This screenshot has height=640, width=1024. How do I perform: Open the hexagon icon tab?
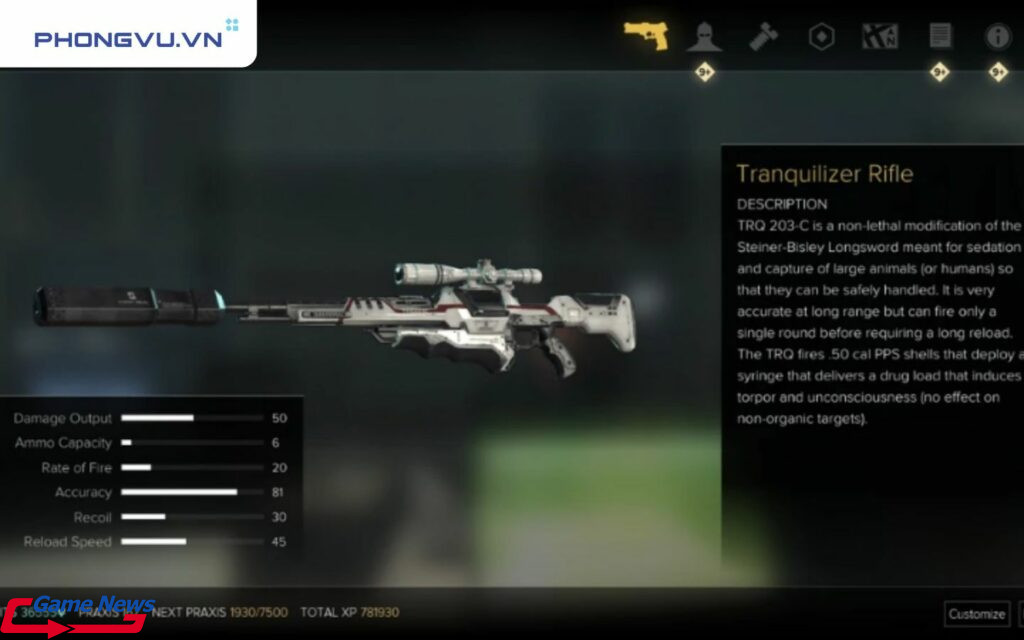pyautogui.click(x=821, y=37)
